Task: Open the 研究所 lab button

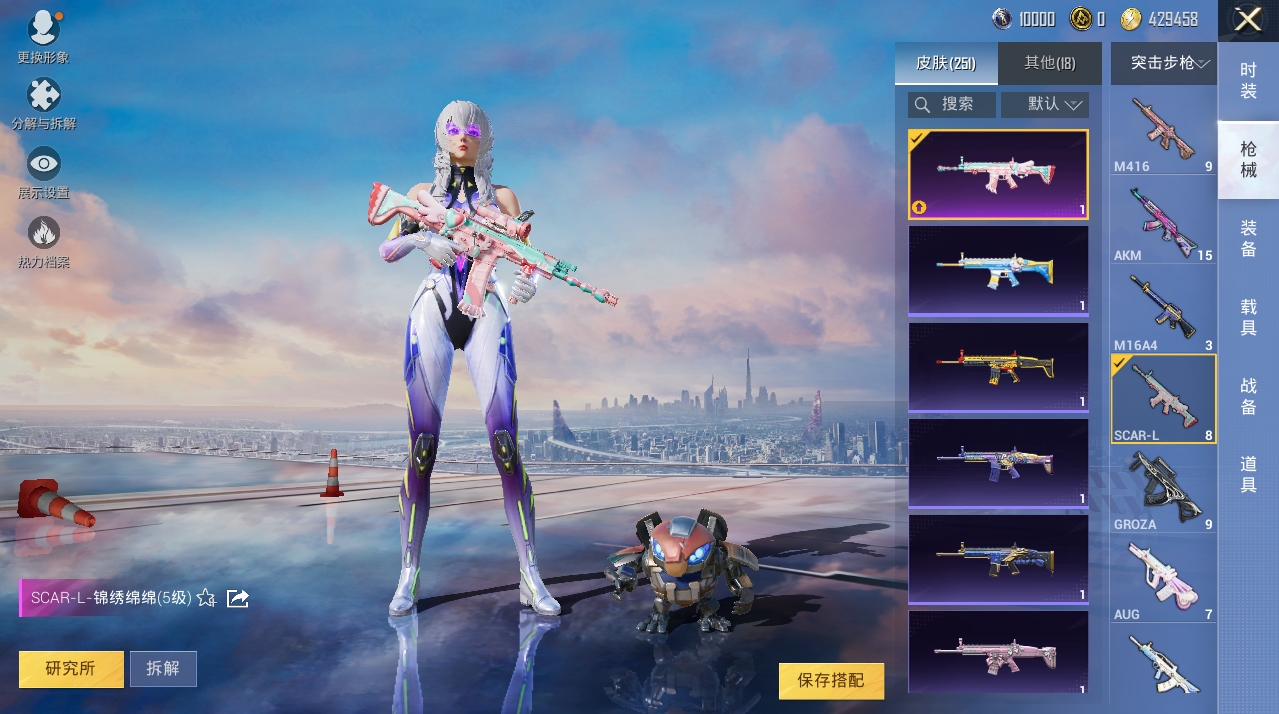Action: point(71,669)
